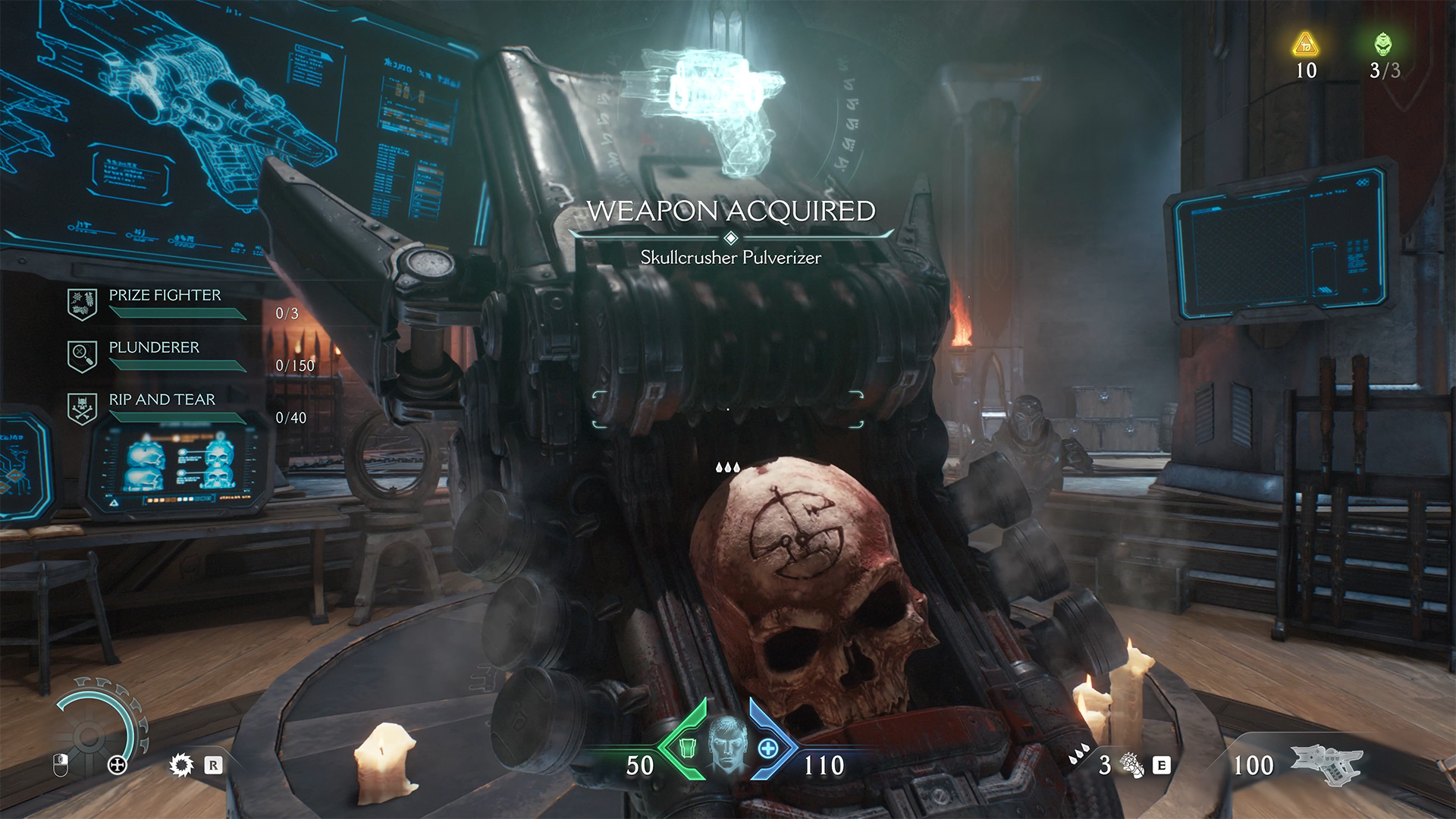This screenshot has width=1456, height=819.
Task: Select the Prize Fighter challenge tracker
Action: point(165,296)
